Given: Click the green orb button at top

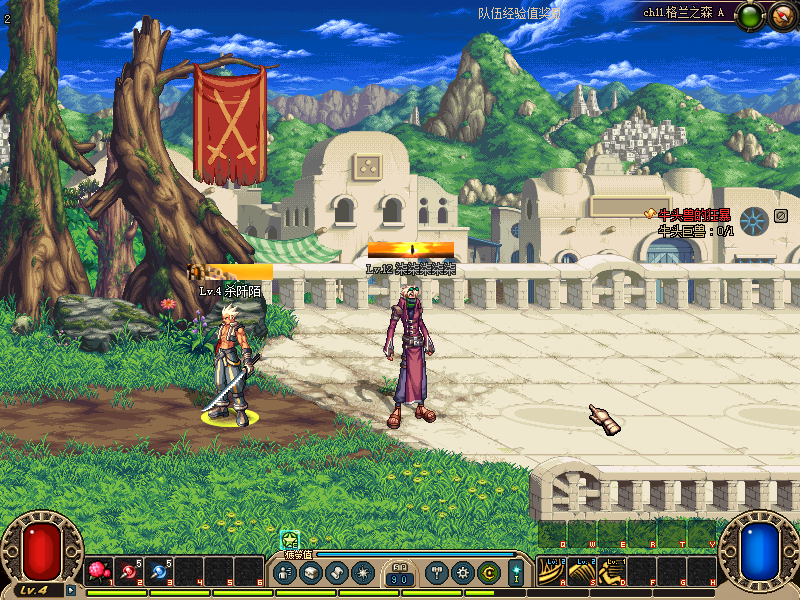Looking at the screenshot, I should [x=751, y=15].
